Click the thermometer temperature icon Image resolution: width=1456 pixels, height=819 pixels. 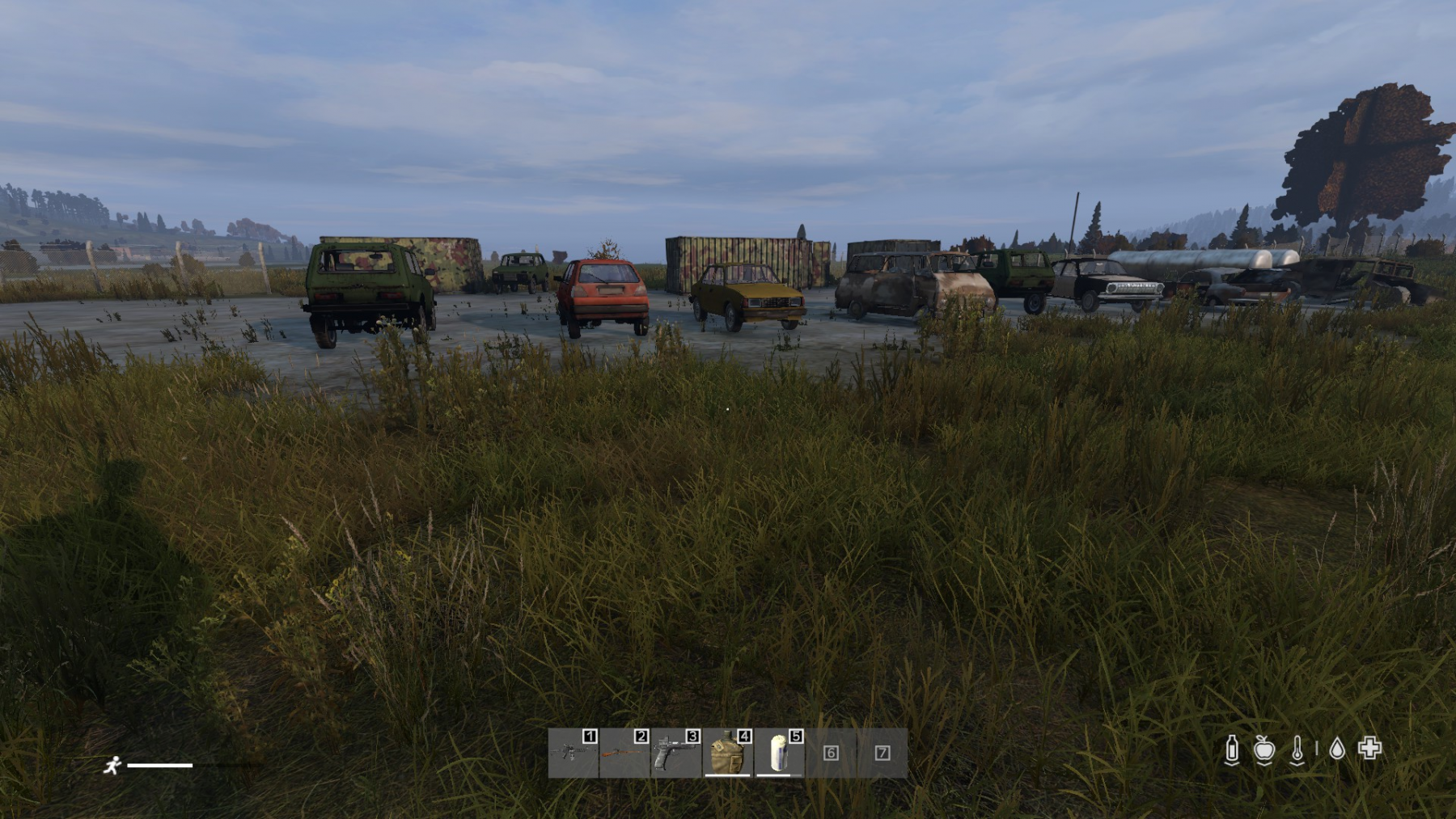point(1297,749)
